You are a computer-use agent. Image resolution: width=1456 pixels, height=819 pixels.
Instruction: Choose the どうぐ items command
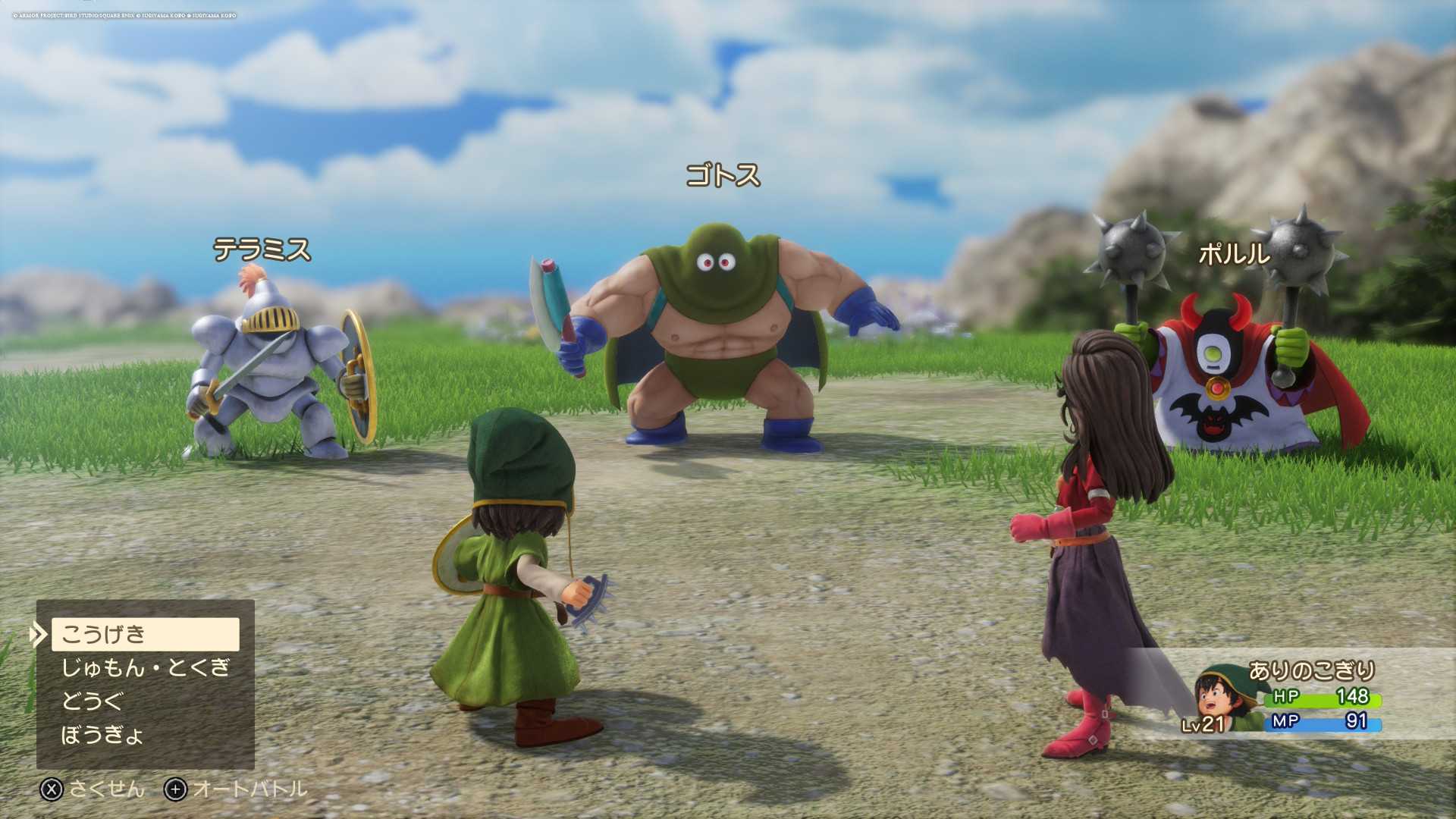[92, 701]
